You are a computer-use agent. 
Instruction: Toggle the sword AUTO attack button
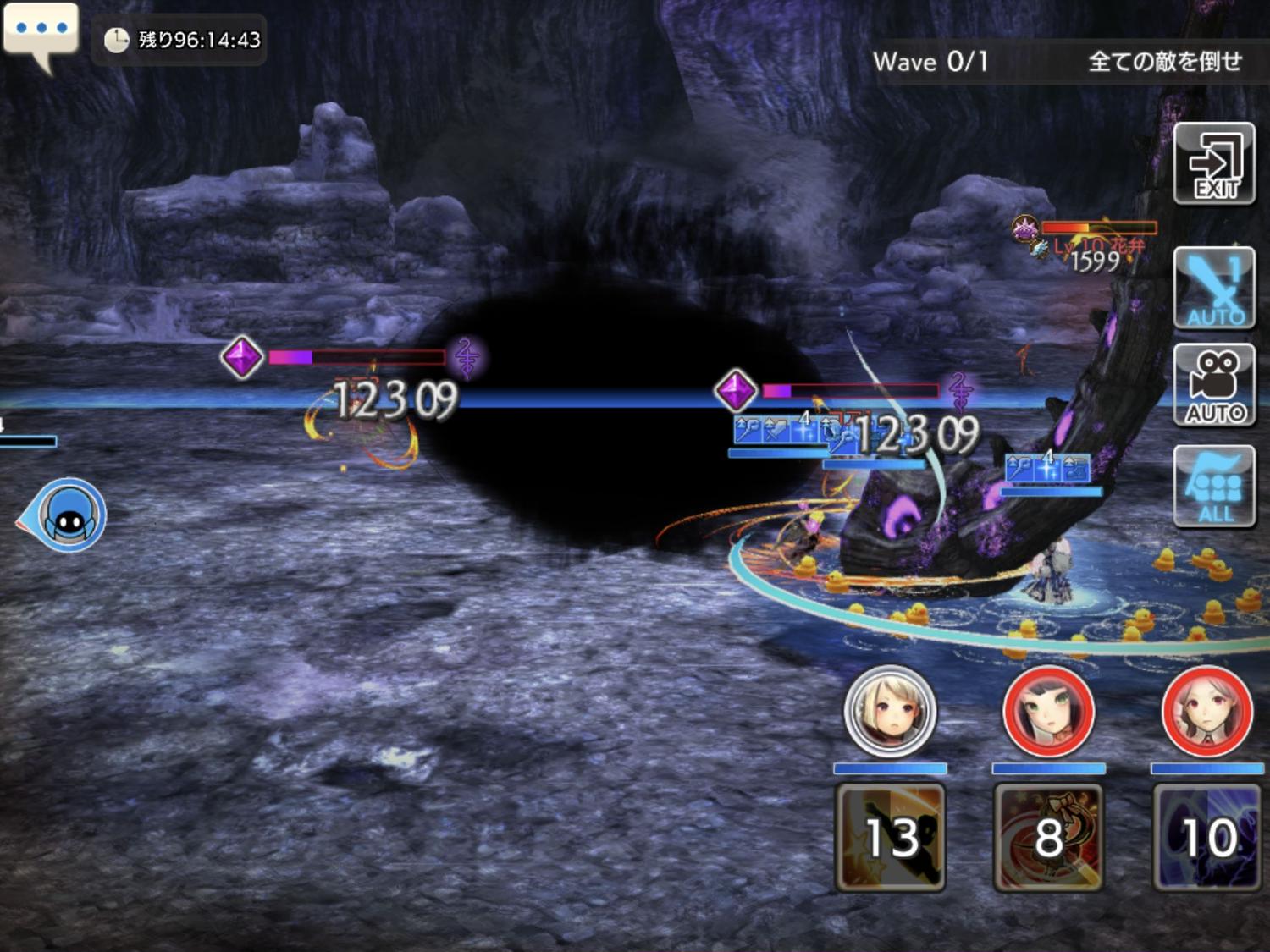click(1214, 289)
